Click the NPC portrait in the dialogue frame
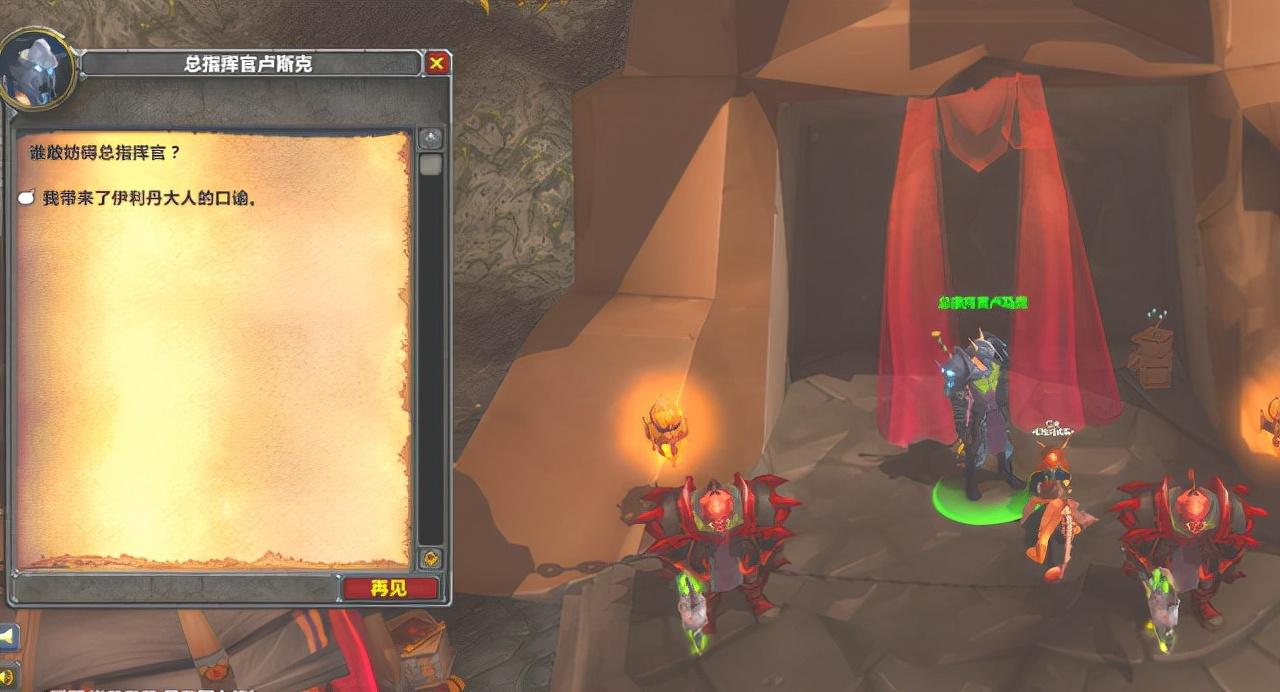 point(37,67)
